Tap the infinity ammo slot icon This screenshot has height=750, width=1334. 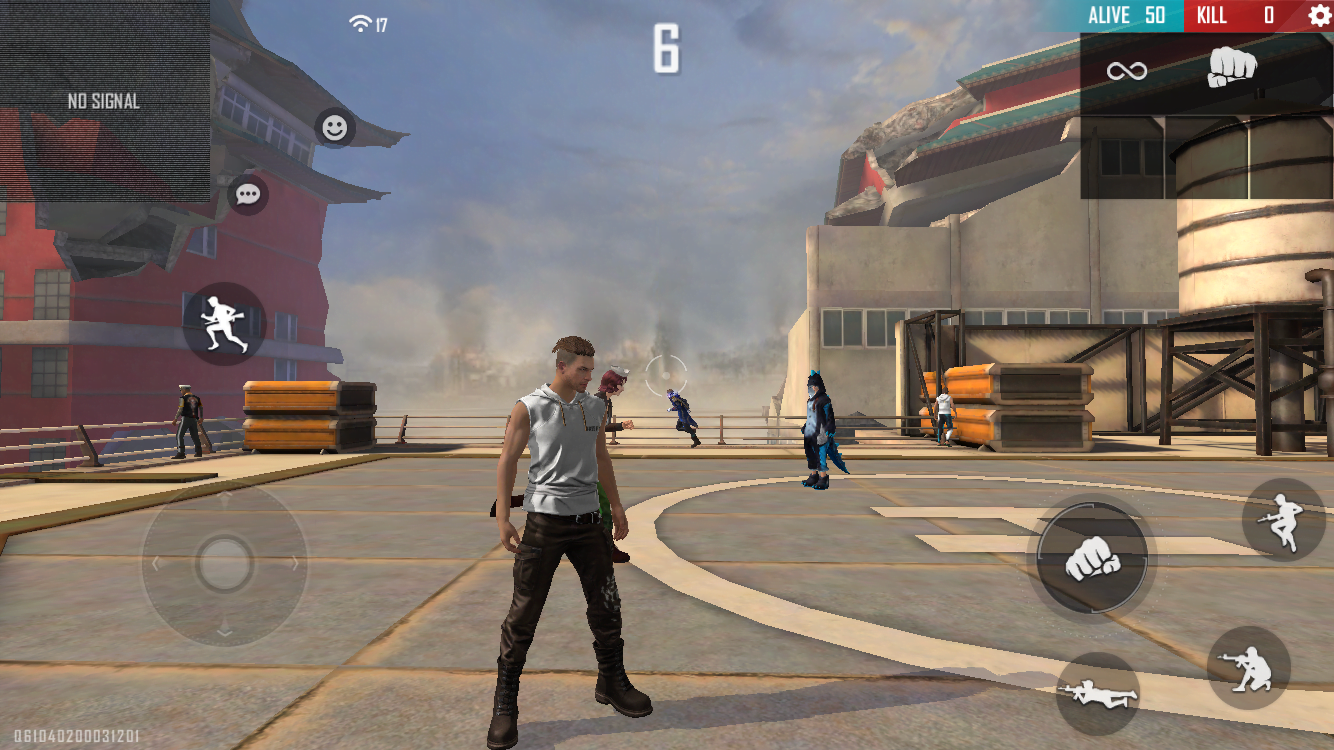pos(1128,68)
